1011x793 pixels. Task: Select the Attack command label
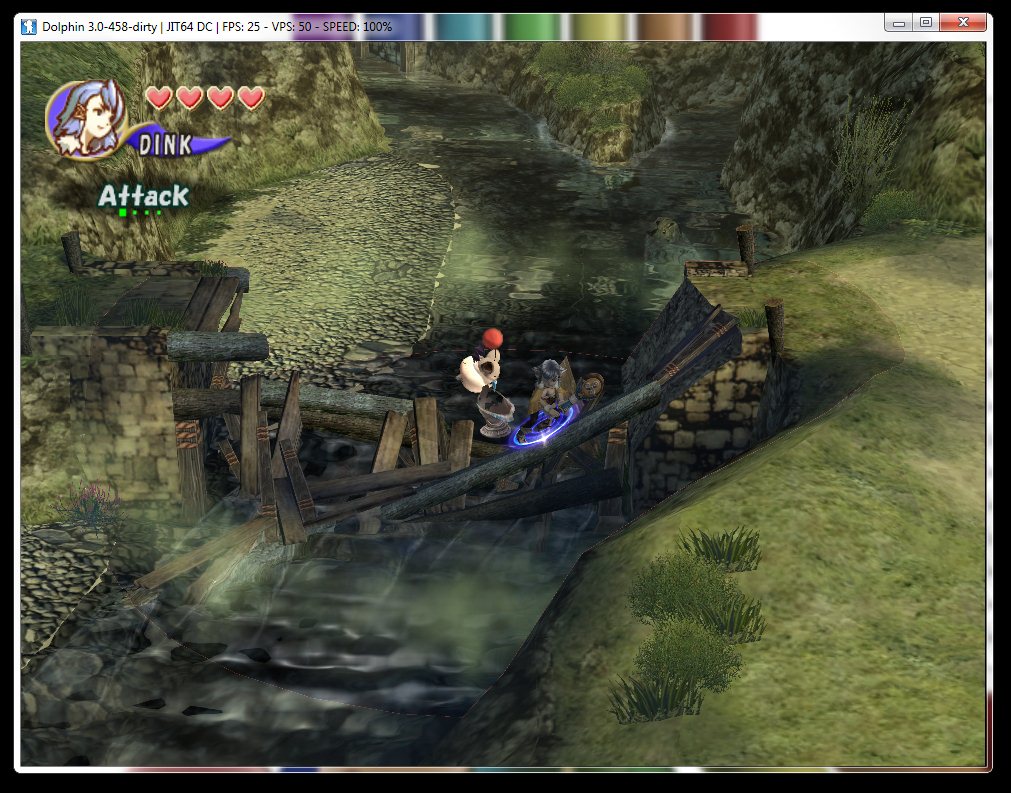coord(143,196)
